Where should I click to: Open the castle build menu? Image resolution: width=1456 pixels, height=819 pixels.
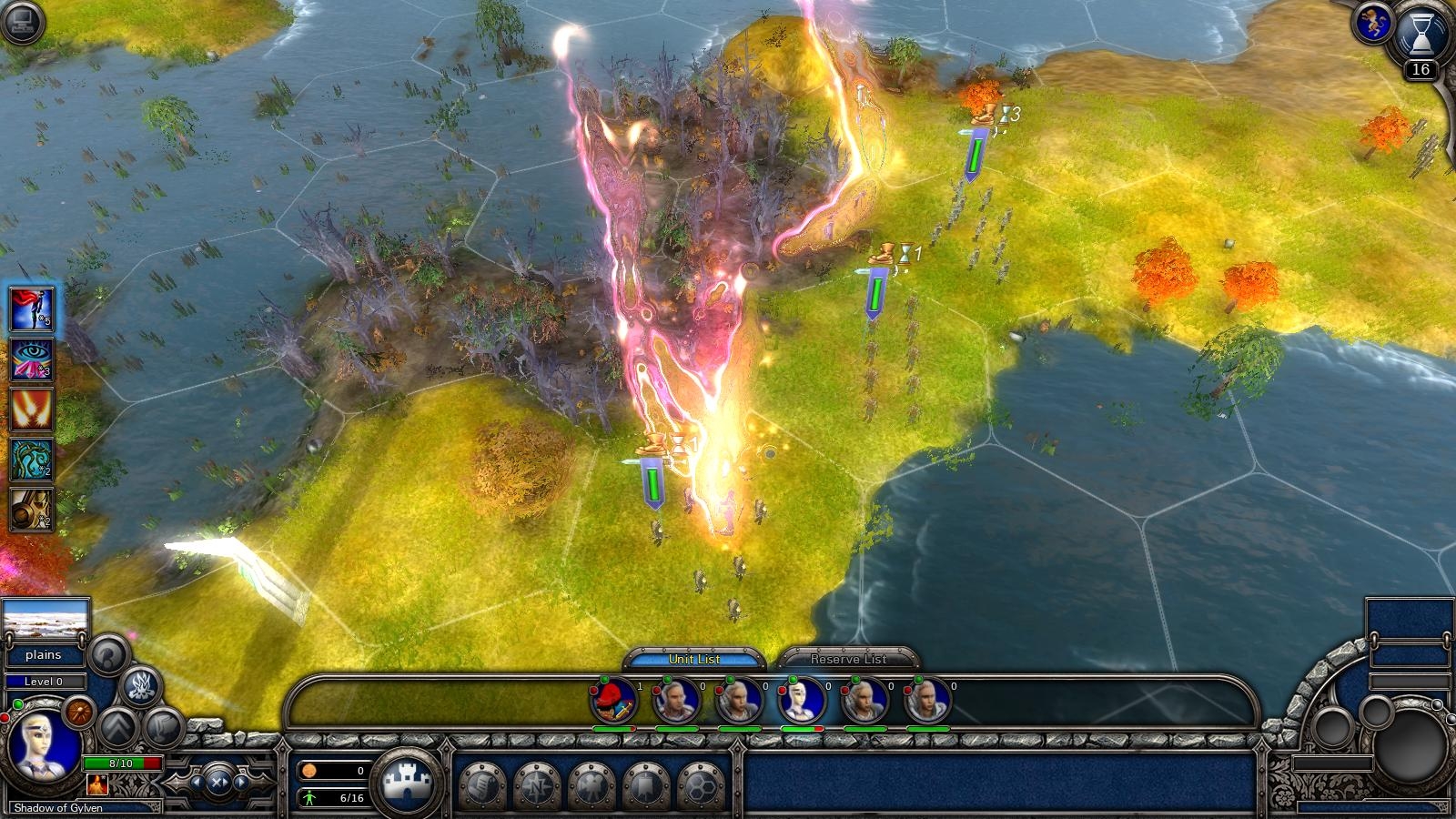click(409, 783)
